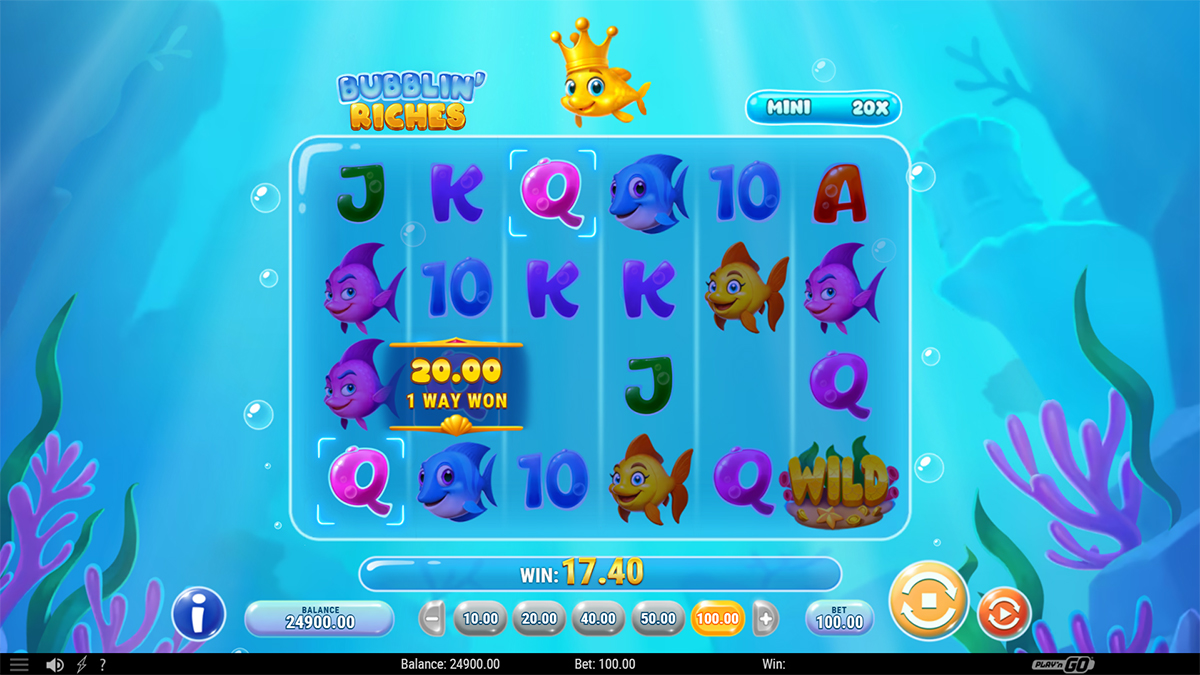Viewport: 1200px width, 675px height.
Task: Open the blue info paytable button
Action: 198,613
